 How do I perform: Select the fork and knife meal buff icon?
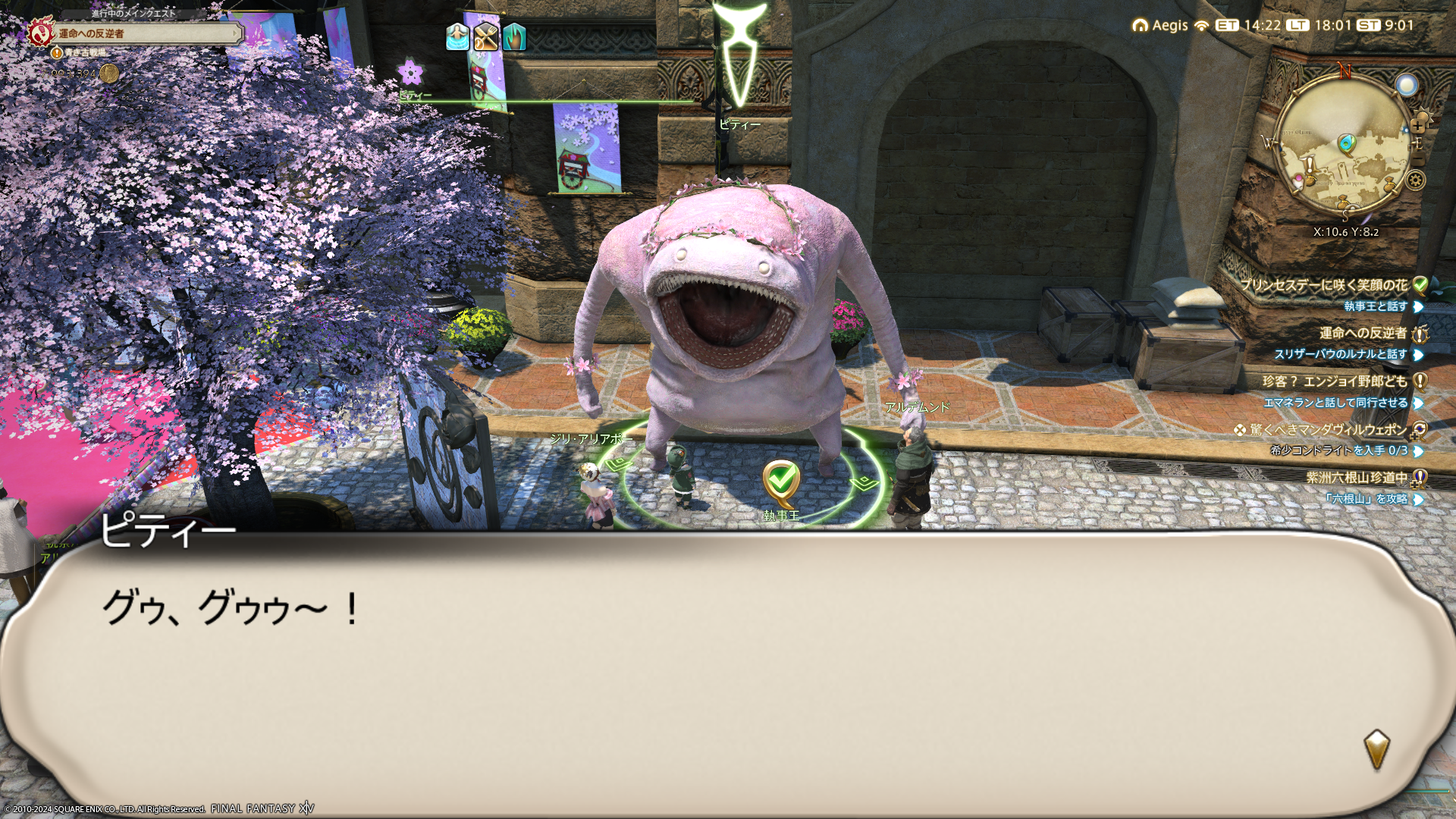tap(485, 36)
